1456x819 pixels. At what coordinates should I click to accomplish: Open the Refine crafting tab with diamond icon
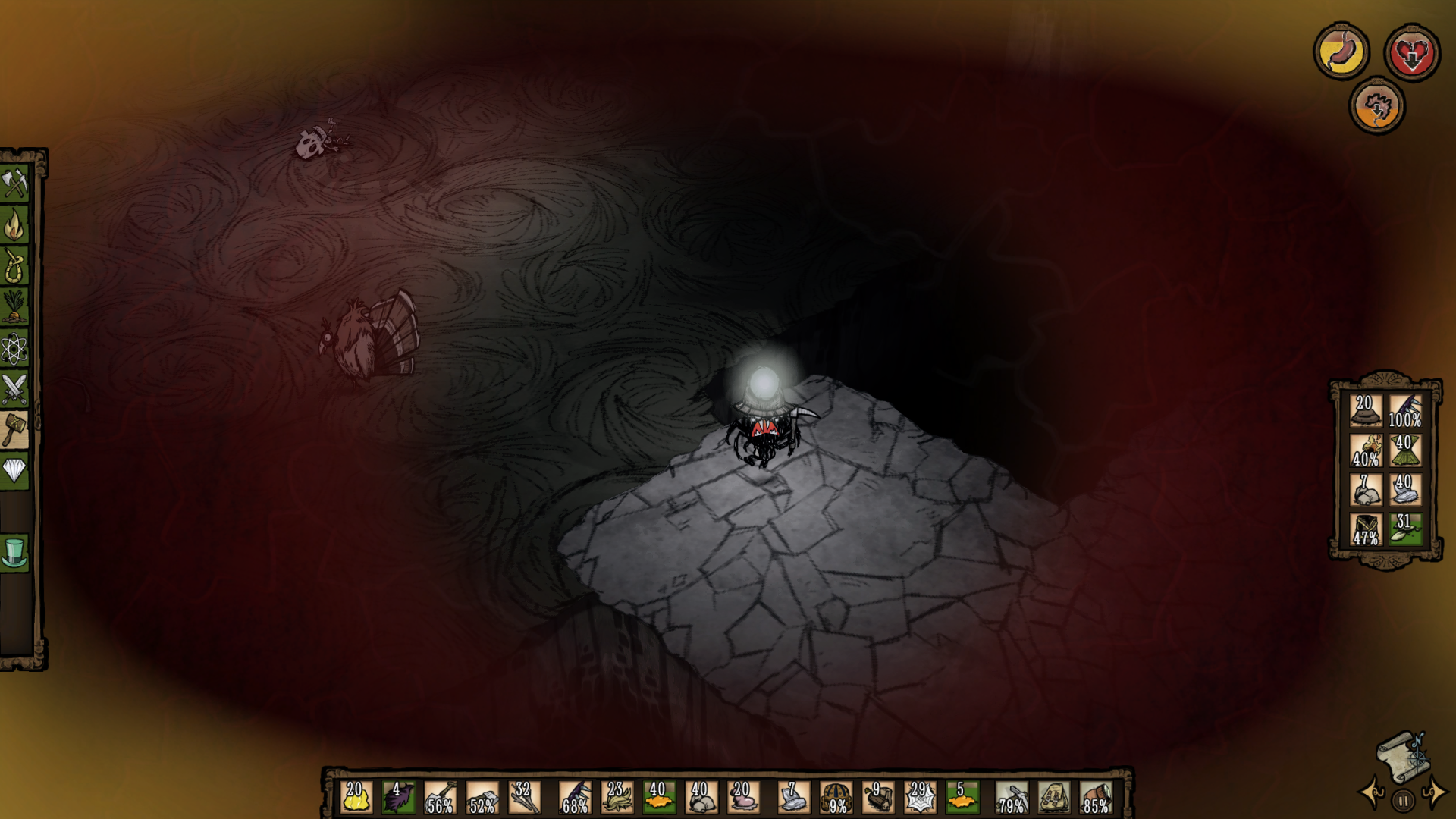pos(14,471)
